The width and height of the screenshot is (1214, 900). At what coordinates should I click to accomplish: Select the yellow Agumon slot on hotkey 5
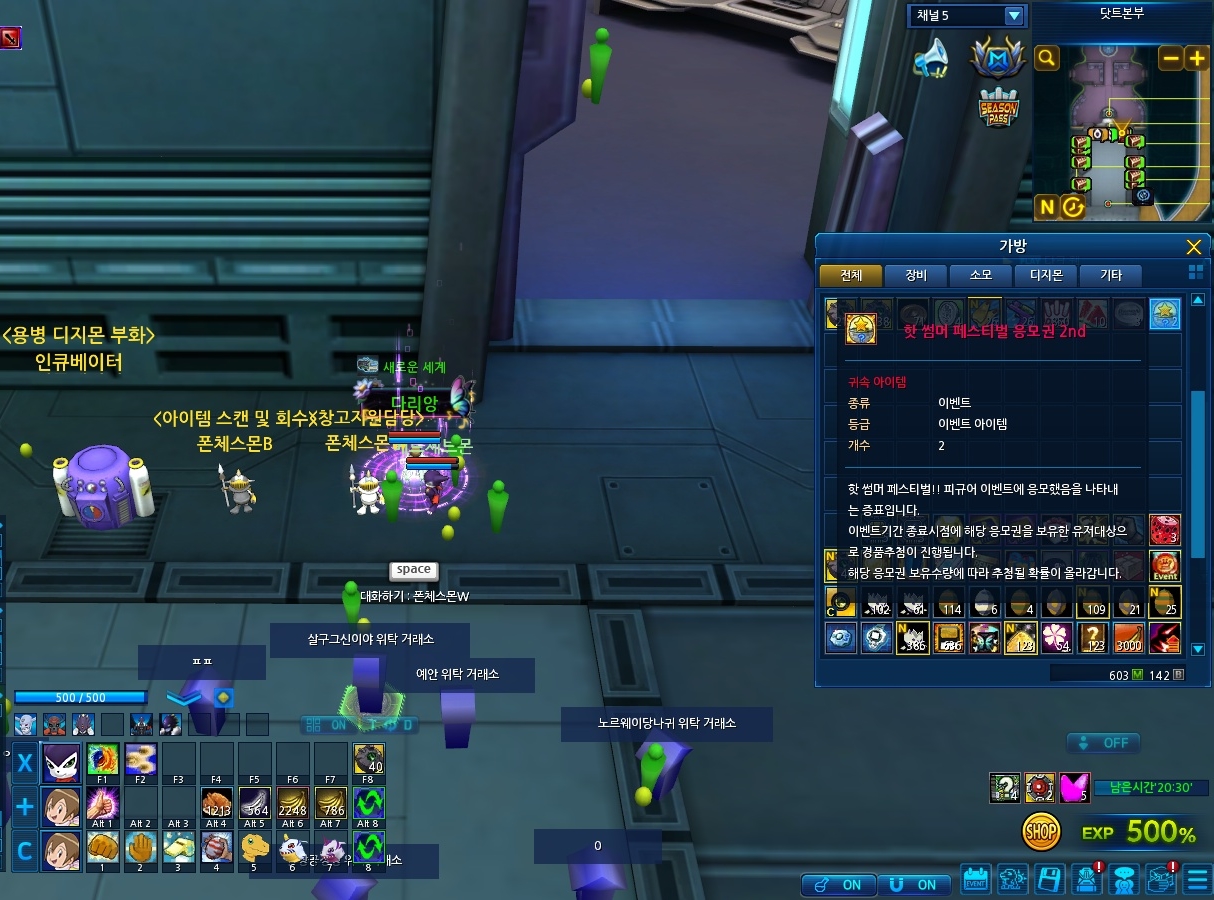[255, 847]
